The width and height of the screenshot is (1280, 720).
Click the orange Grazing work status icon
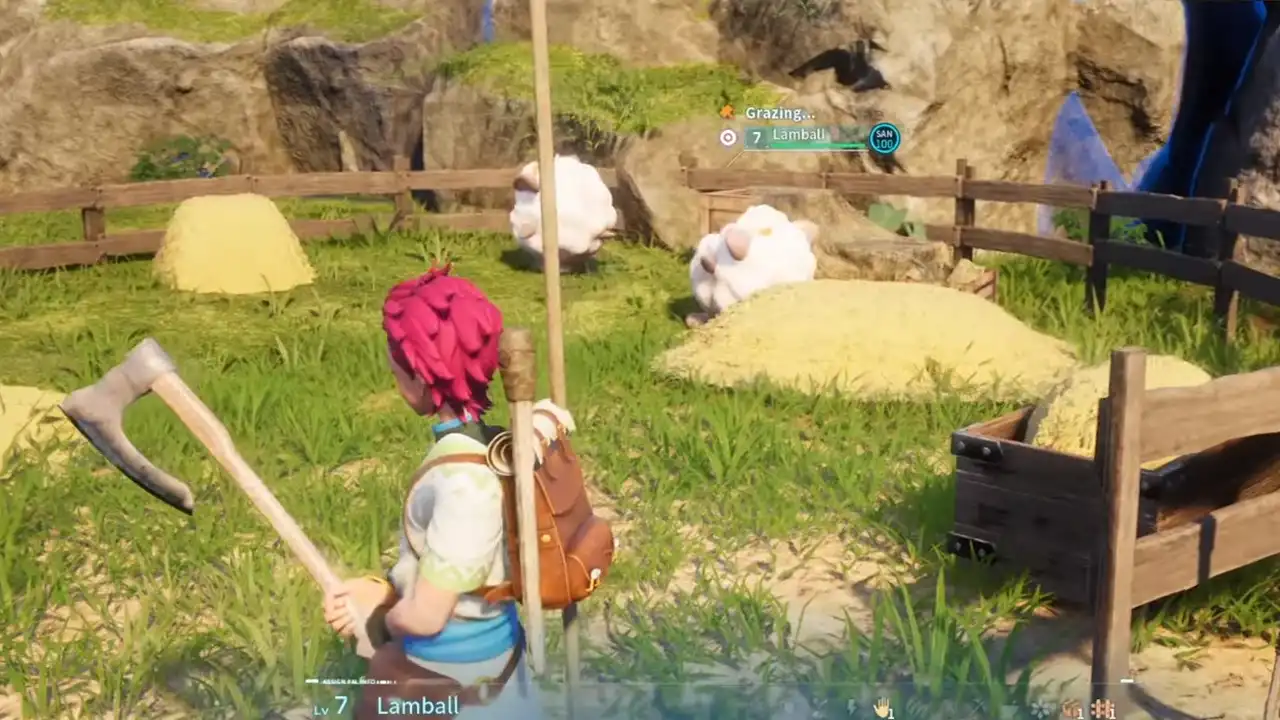727,111
